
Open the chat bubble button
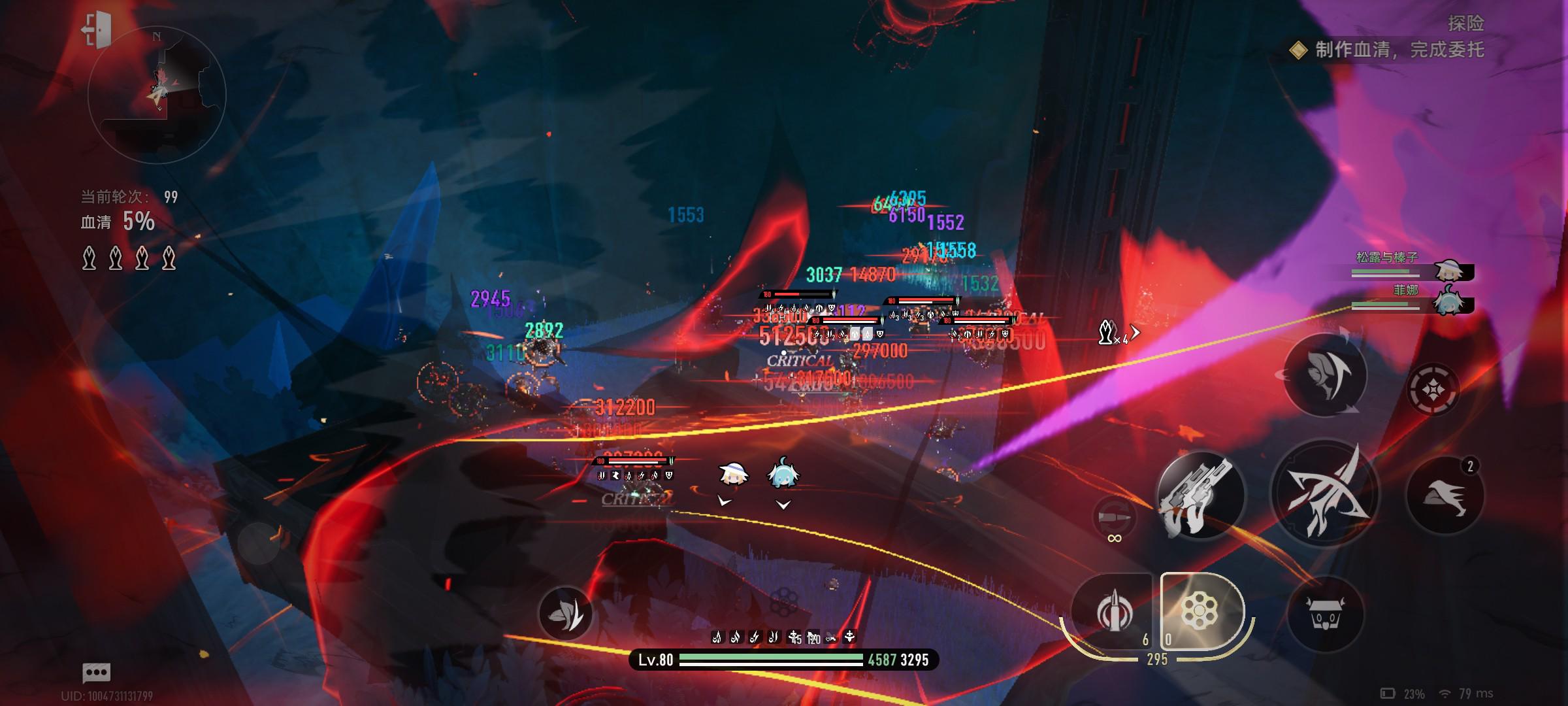tap(96, 672)
